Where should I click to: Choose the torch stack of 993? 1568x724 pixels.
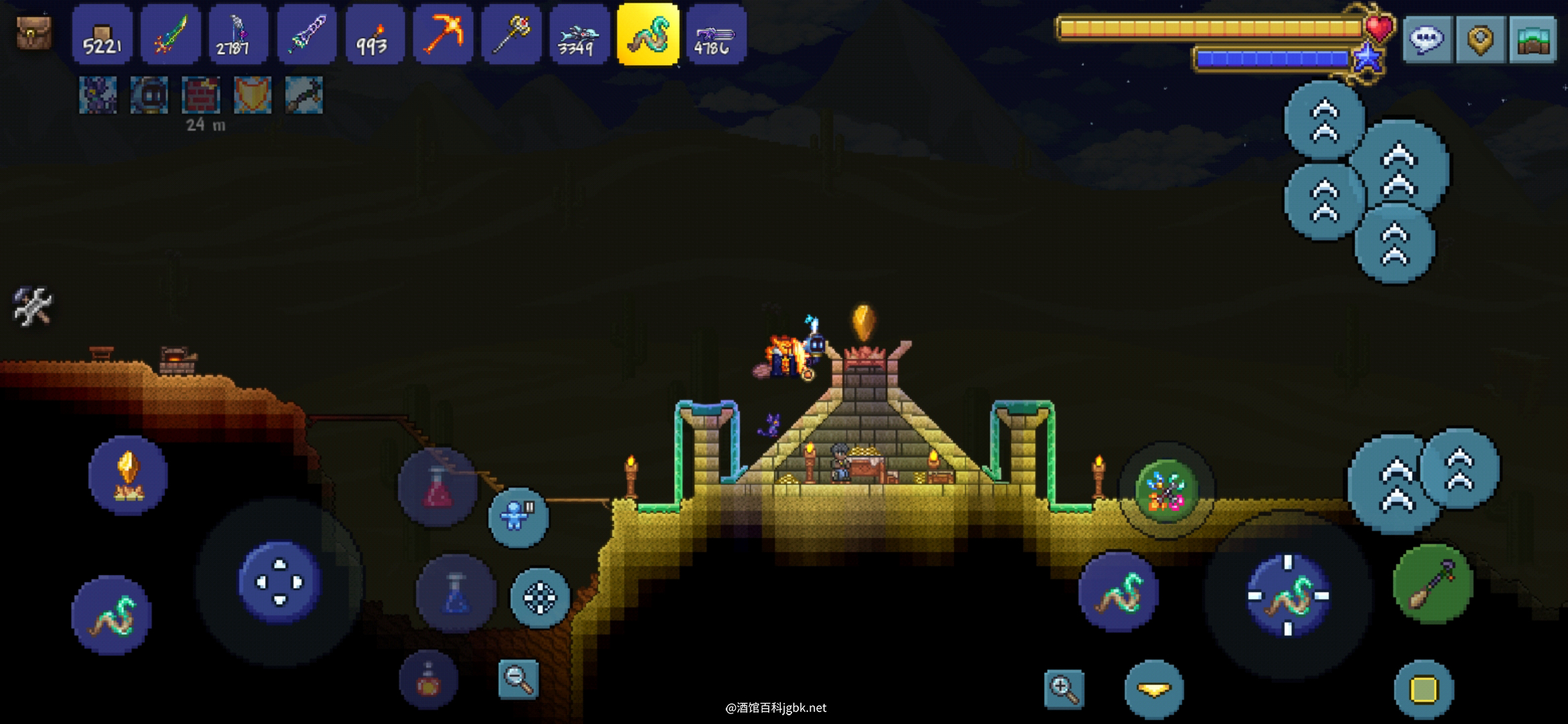(x=374, y=35)
